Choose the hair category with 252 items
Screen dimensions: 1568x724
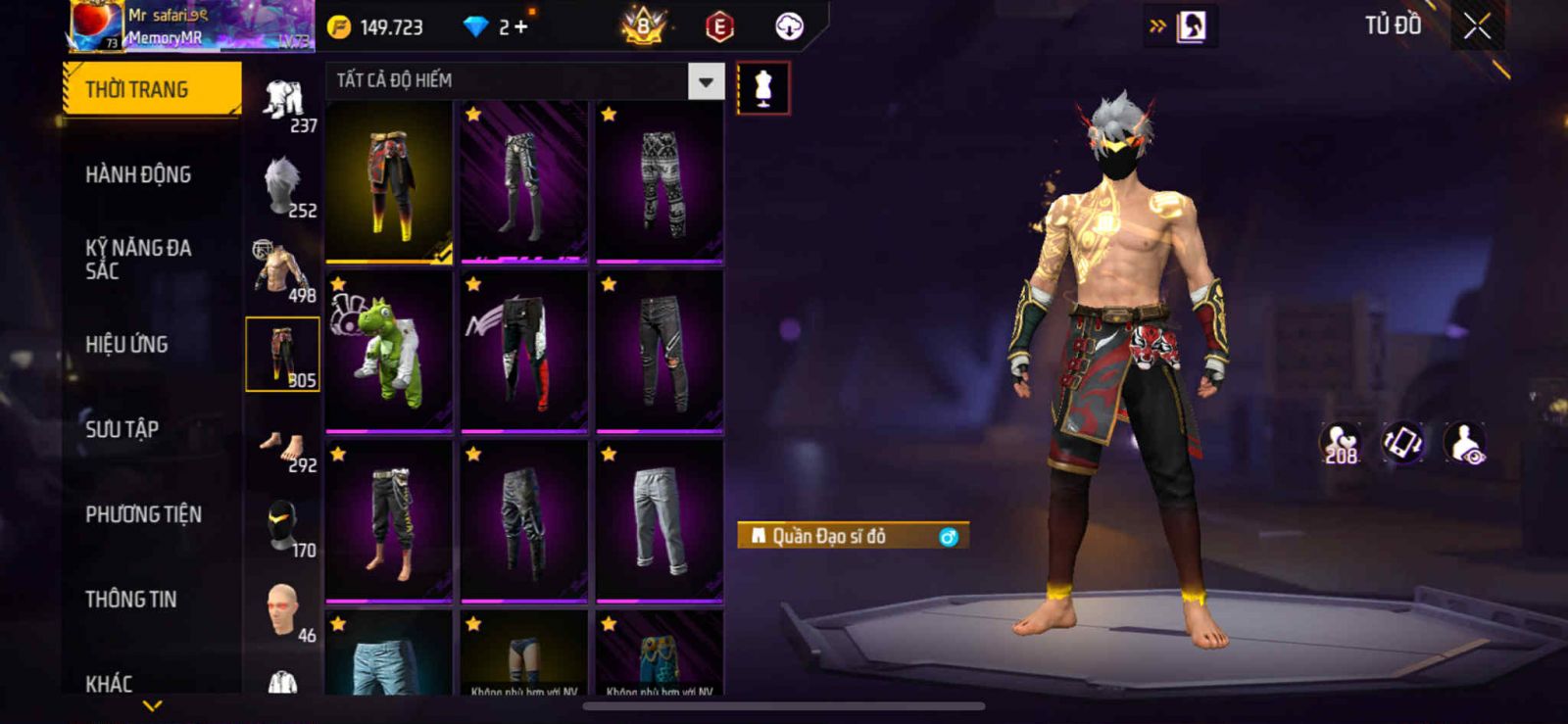[282, 185]
